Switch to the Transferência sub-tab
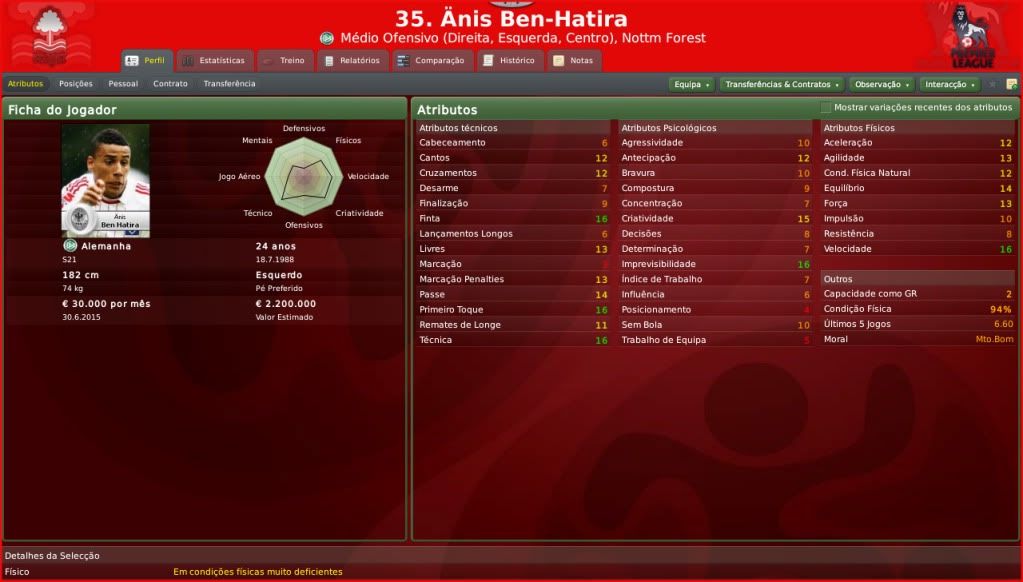 [229, 84]
